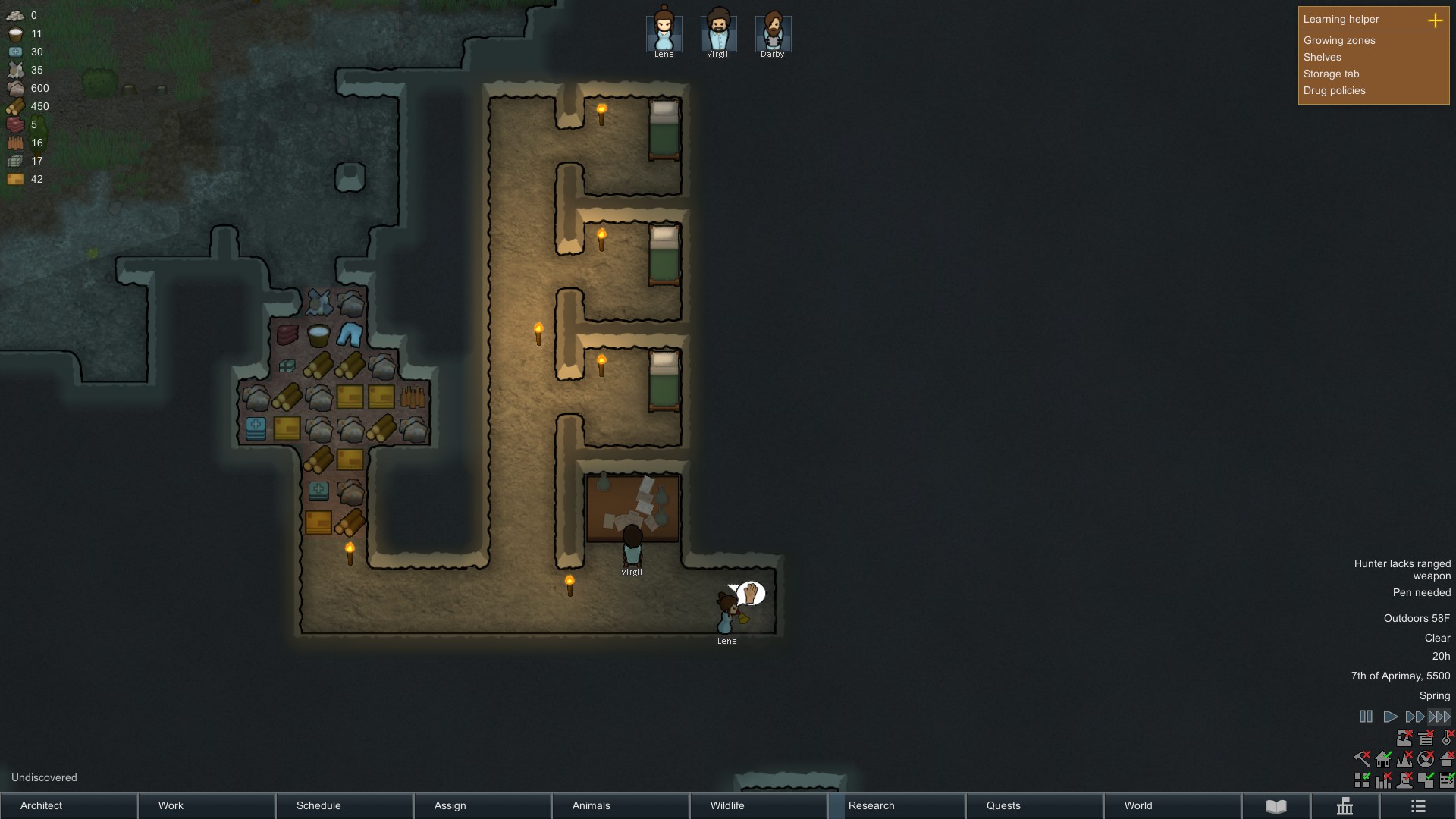Click the medicine resource icon showing 30
Screen dimensions: 1456x819
tap(15, 52)
